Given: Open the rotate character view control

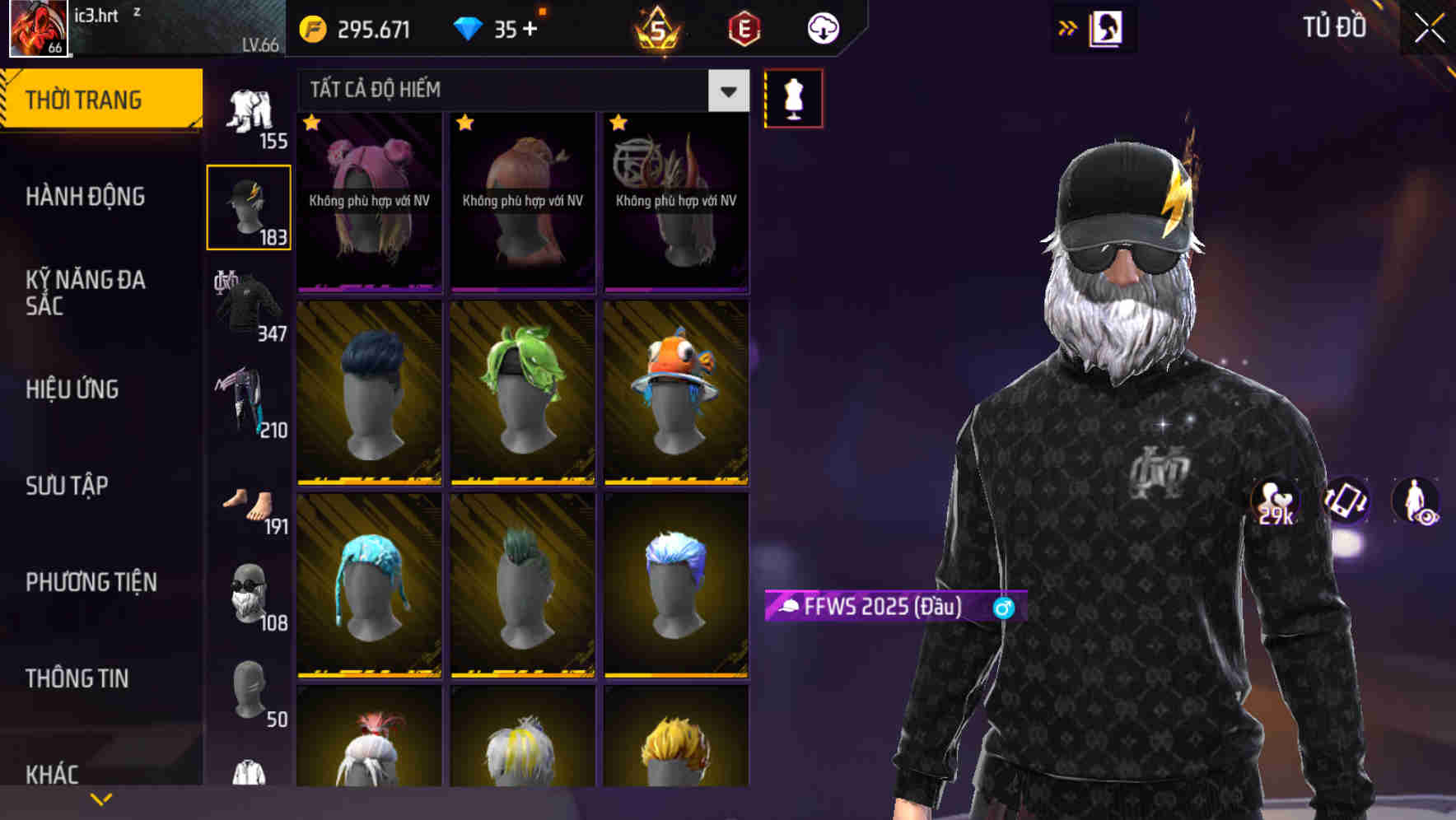Looking at the screenshot, I should click(x=1346, y=502).
